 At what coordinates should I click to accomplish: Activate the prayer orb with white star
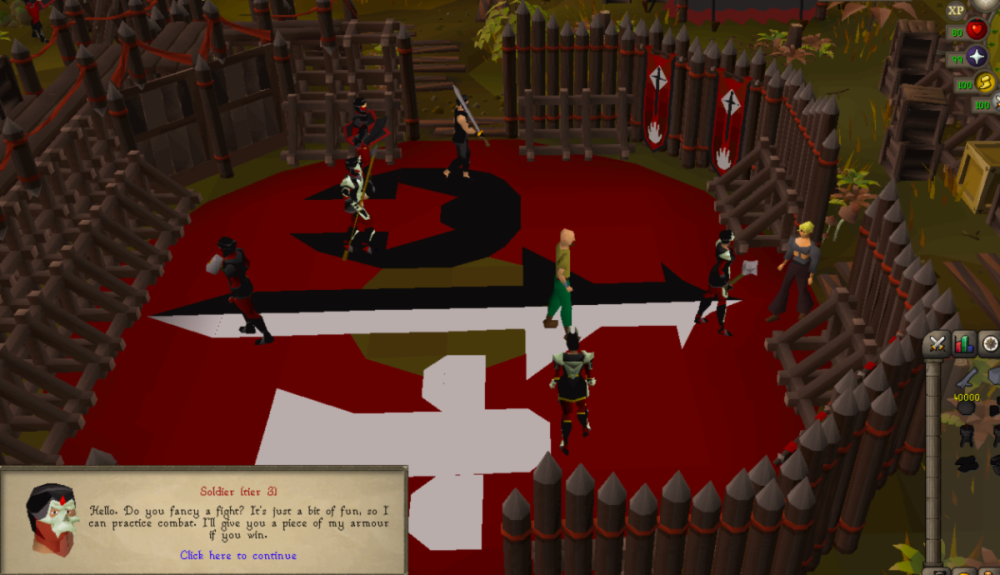[x=977, y=57]
